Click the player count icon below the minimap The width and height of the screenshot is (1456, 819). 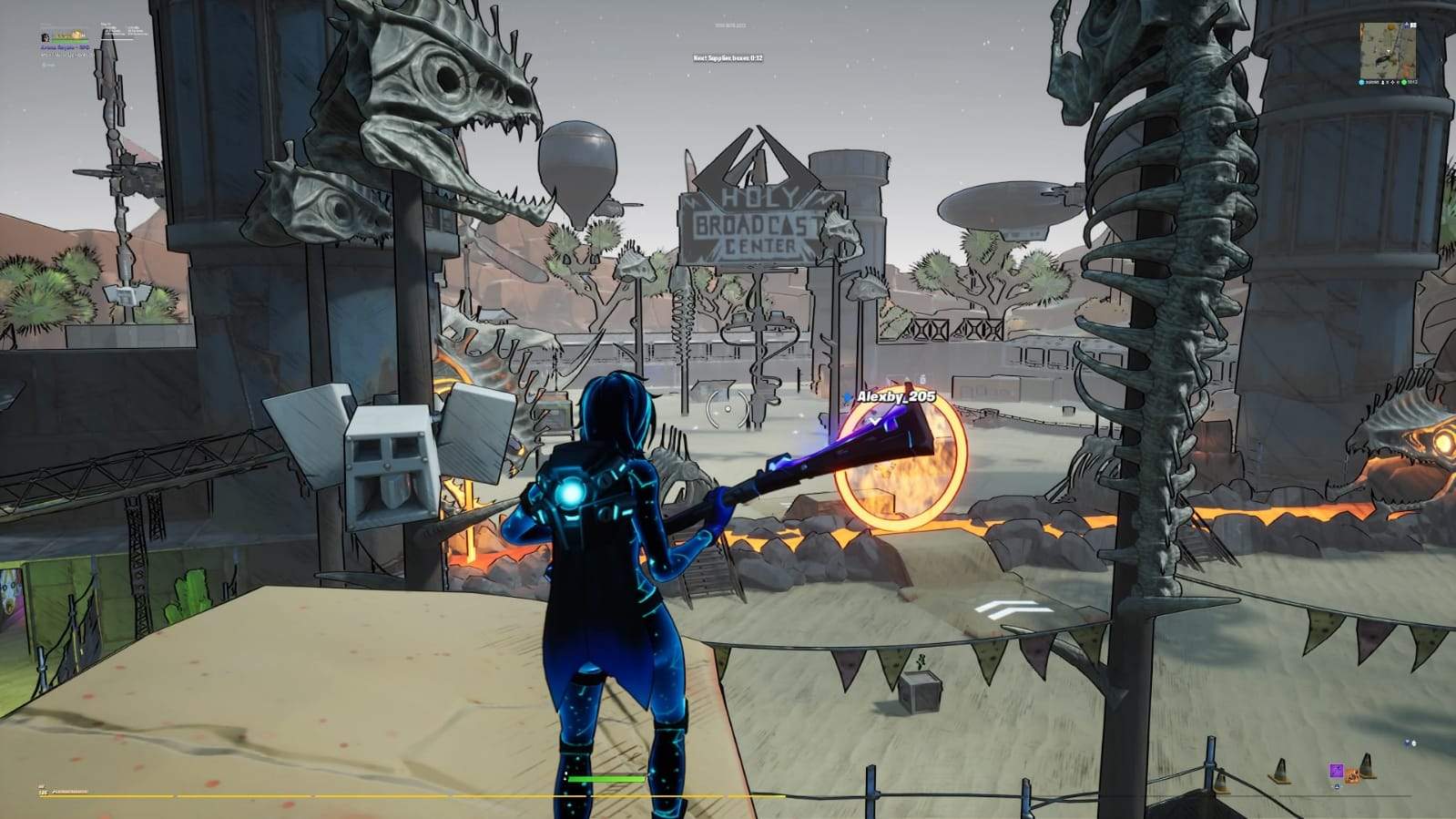click(1382, 82)
